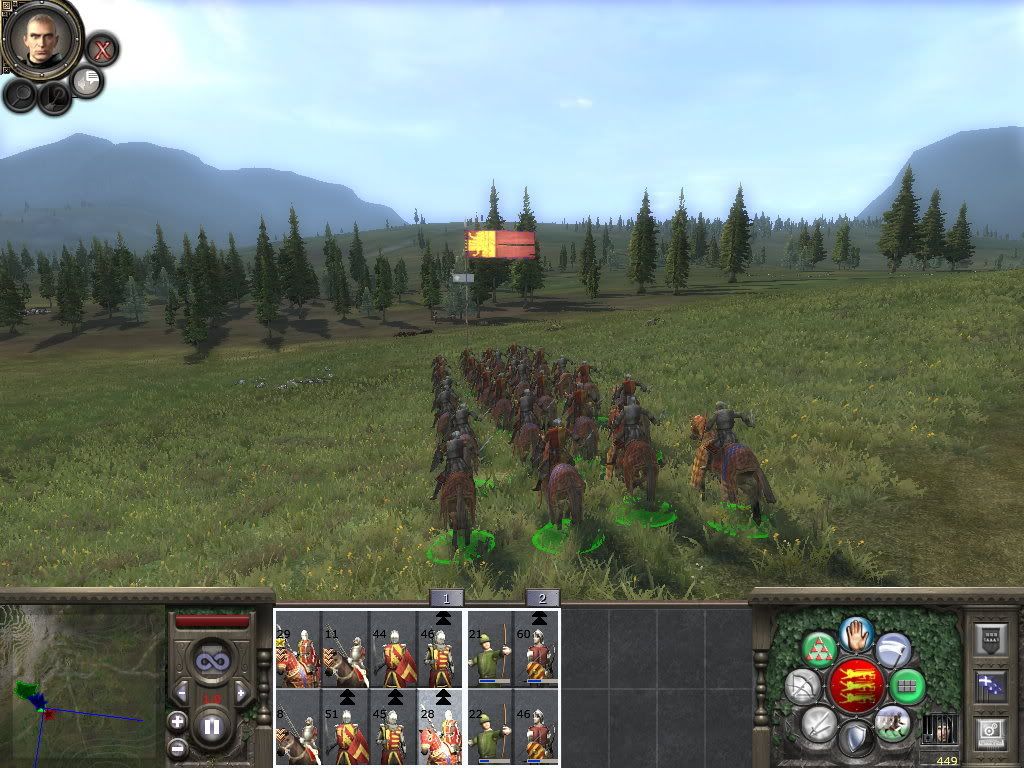Viewport: 1024px width, 768px height.
Task: Toggle fire at will bow button
Action: point(802,686)
